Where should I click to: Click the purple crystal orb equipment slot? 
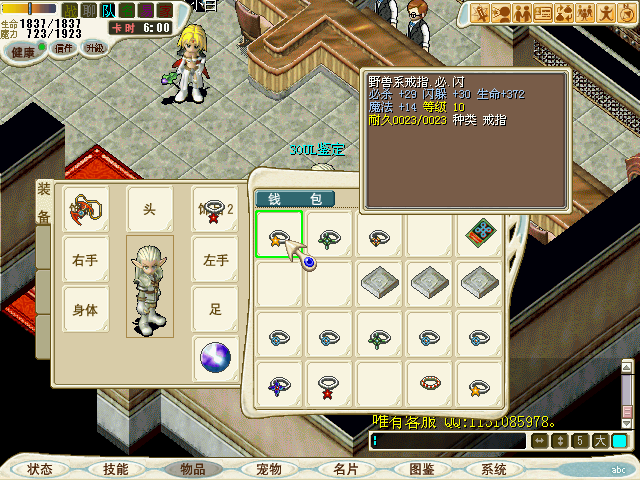pyautogui.click(x=215, y=357)
